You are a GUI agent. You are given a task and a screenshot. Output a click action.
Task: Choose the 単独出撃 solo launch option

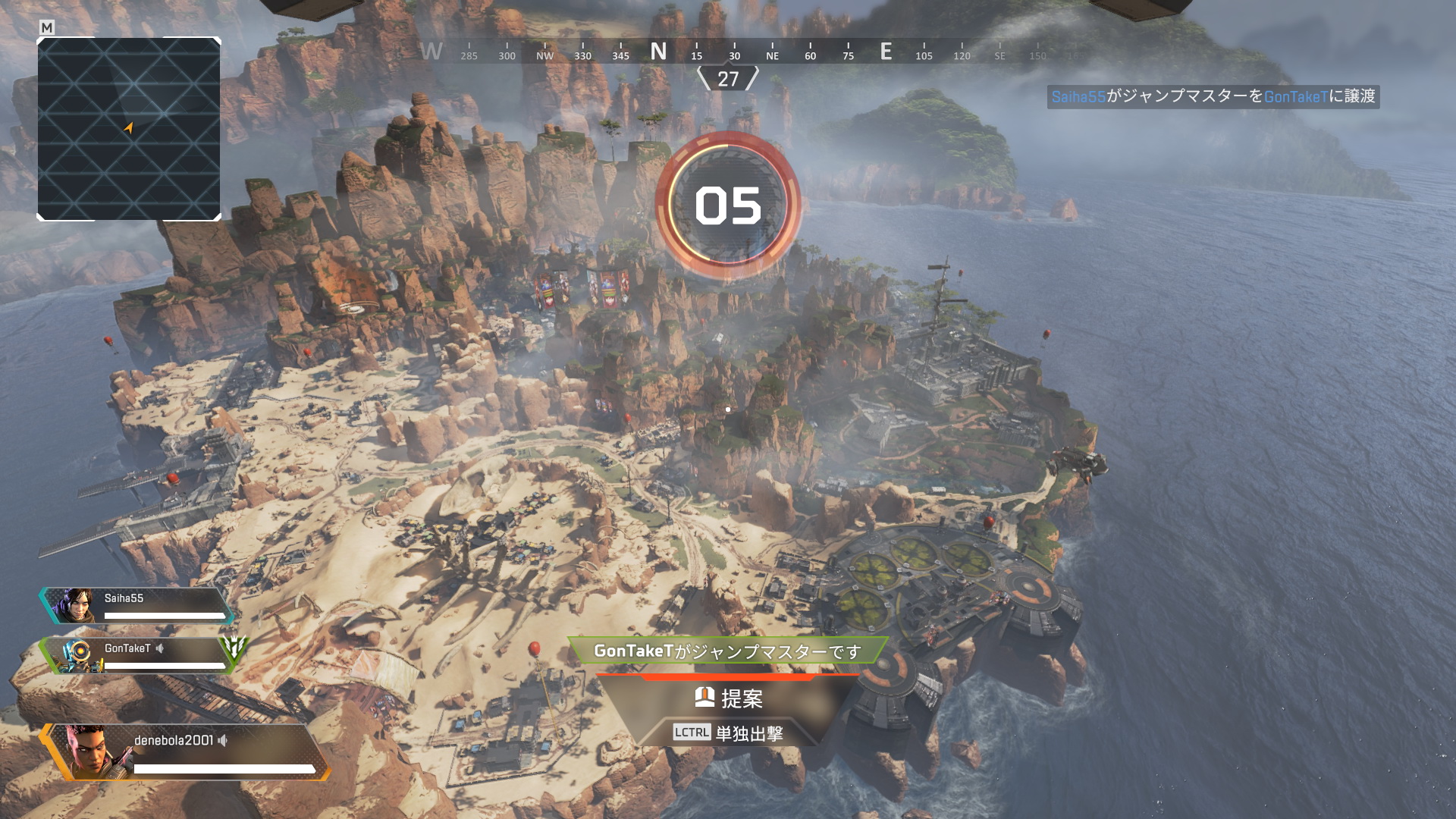tap(729, 733)
